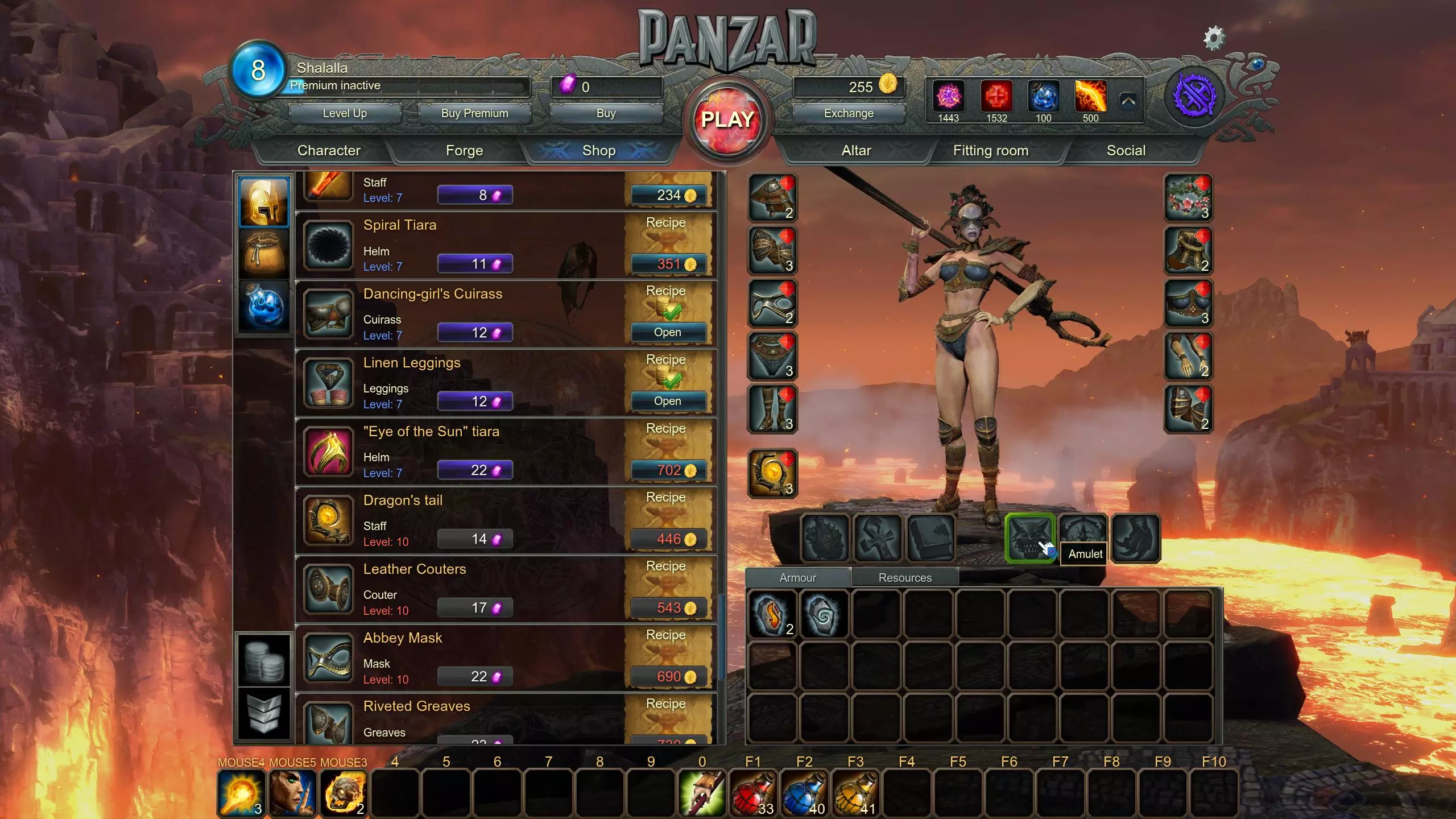
Task: Select the orange rune stone in inventory
Action: [771, 614]
